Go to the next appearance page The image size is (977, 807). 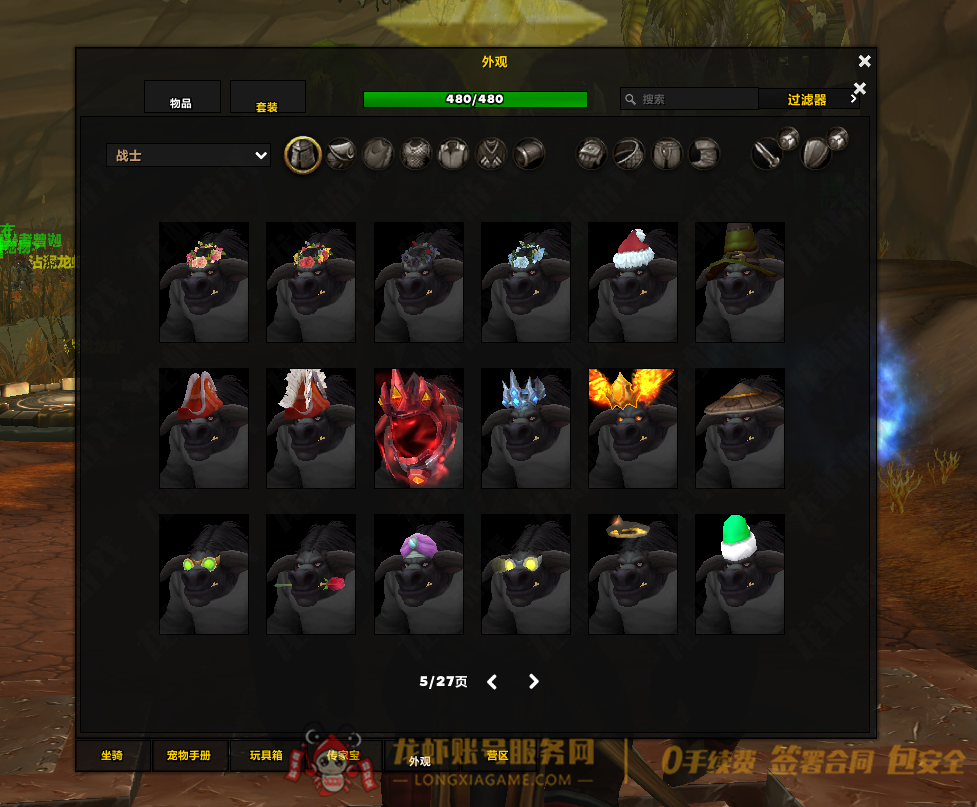point(534,682)
